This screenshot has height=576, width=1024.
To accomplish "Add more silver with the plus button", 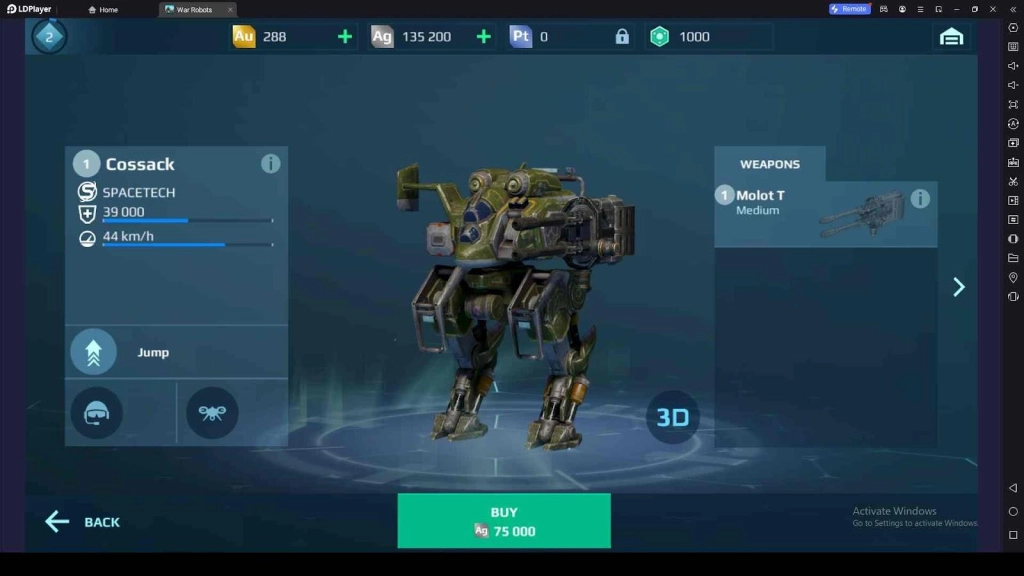I will point(484,37).
